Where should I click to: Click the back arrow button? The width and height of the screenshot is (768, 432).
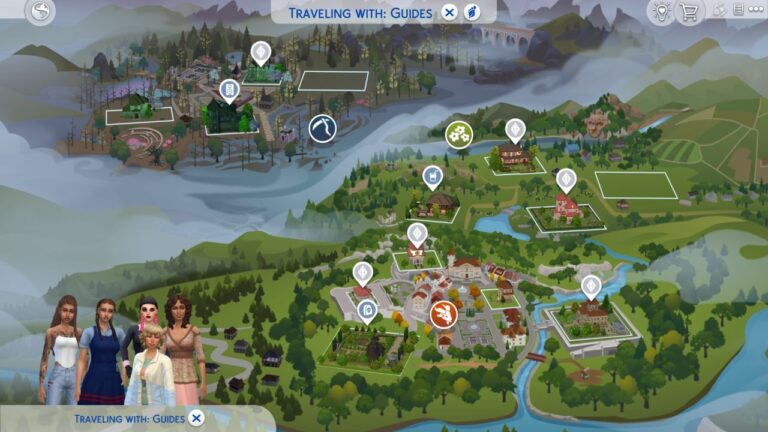pyautogui.click(x=41, y=12)
